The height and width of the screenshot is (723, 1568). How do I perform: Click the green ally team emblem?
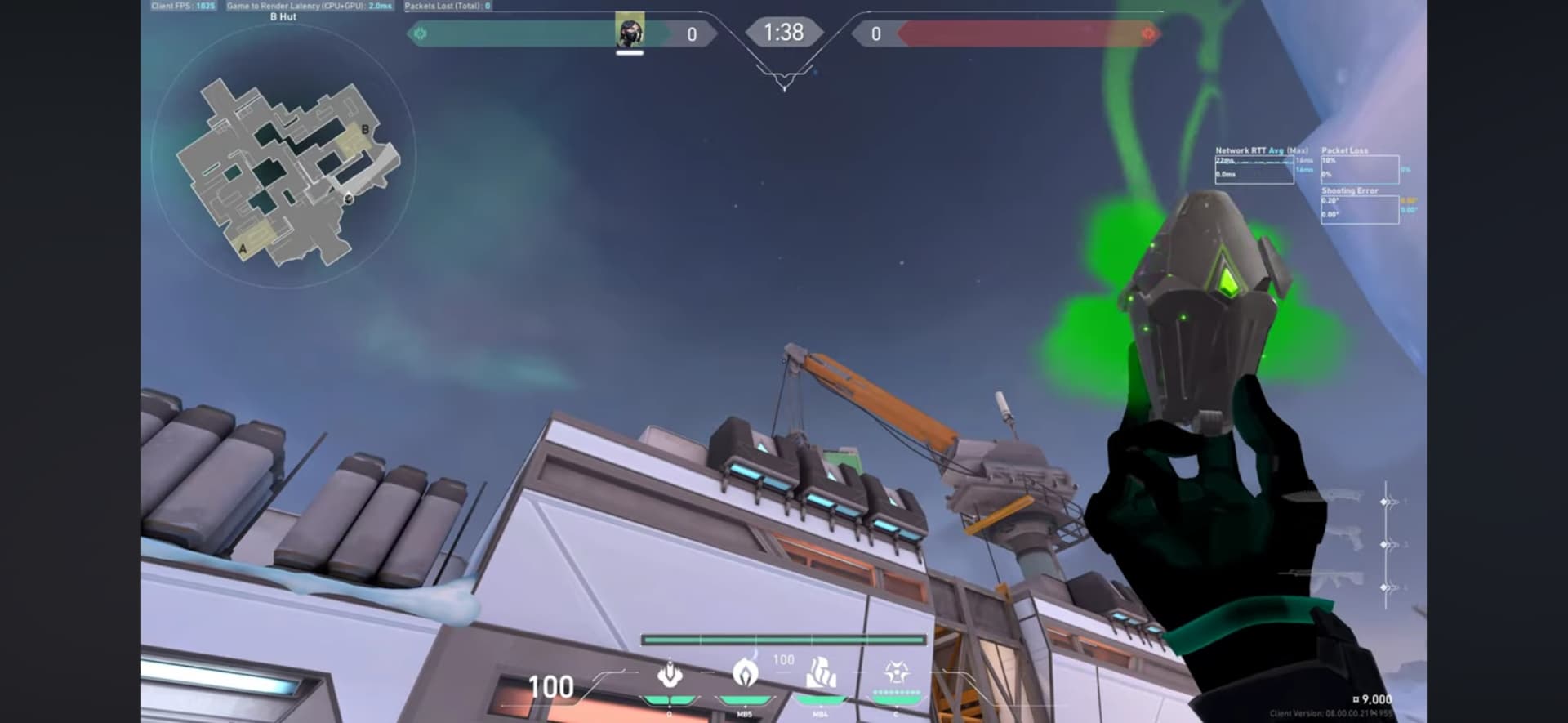coord(421,33)
